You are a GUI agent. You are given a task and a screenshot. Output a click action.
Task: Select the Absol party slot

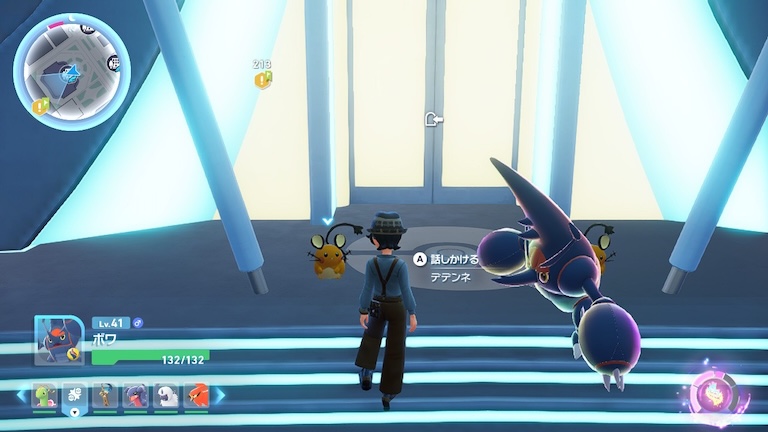point(165,396)
